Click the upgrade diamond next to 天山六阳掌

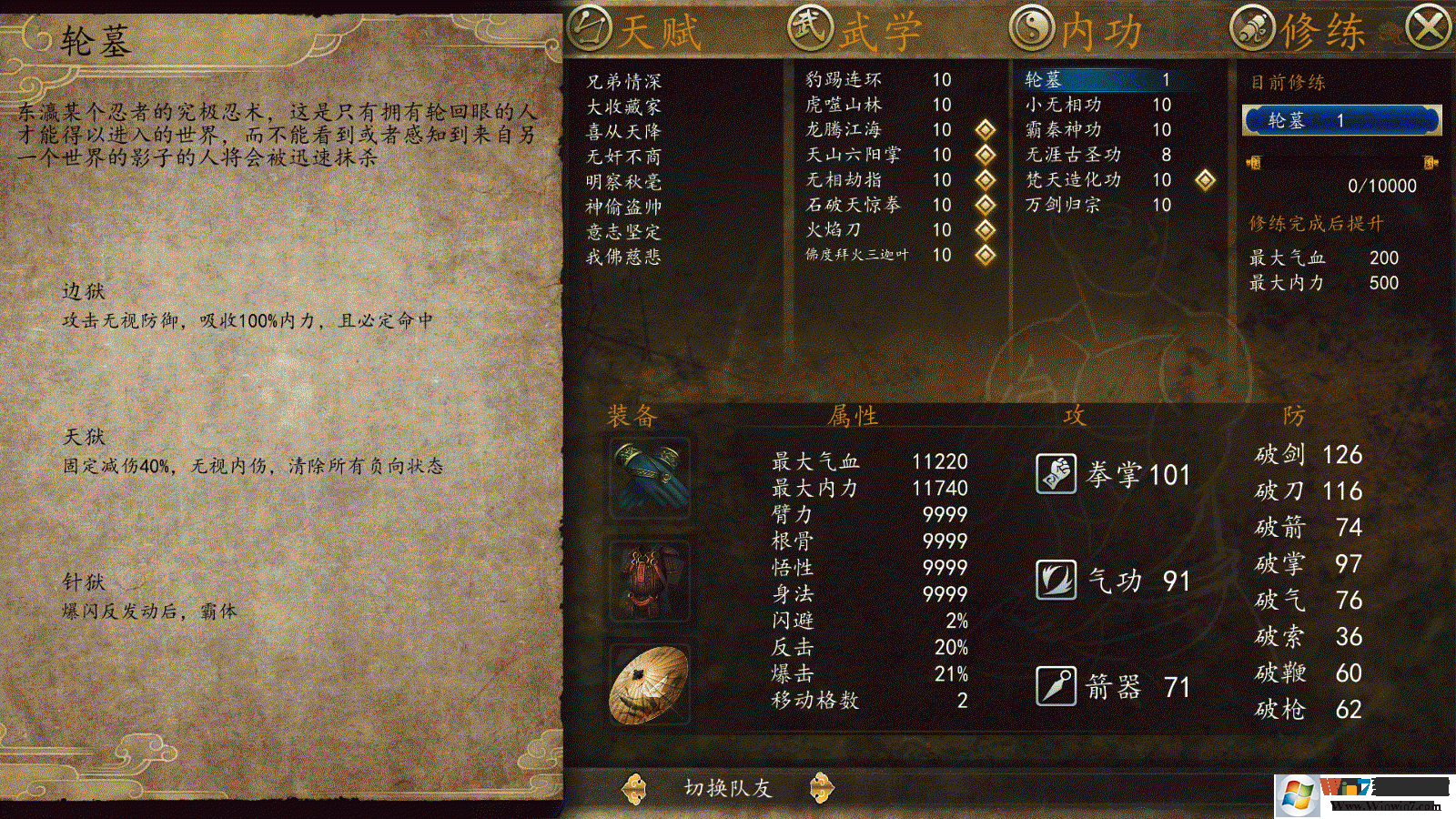(984, 155)
